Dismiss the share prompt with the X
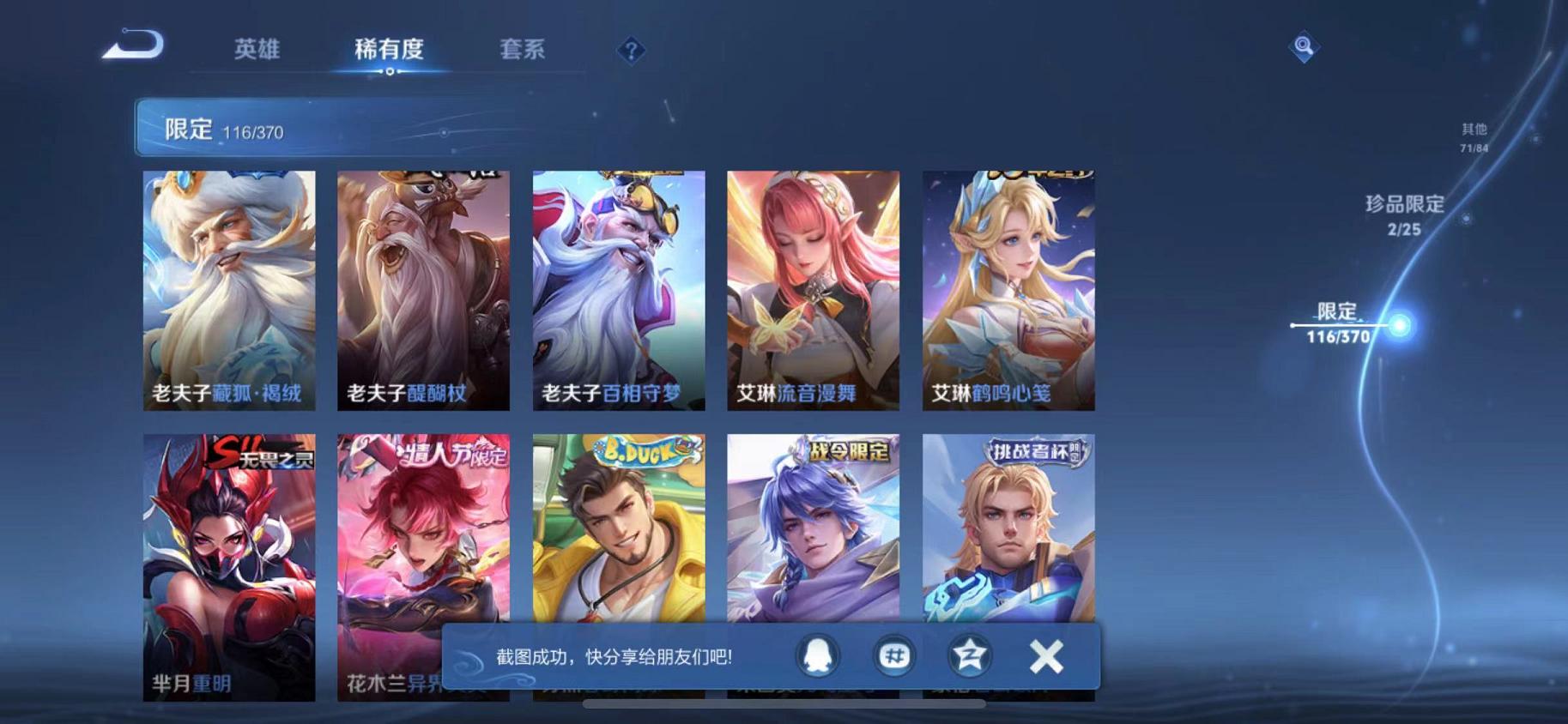Image resolution: width=1568 pixels, height=724 pixels. (1046, 655)
